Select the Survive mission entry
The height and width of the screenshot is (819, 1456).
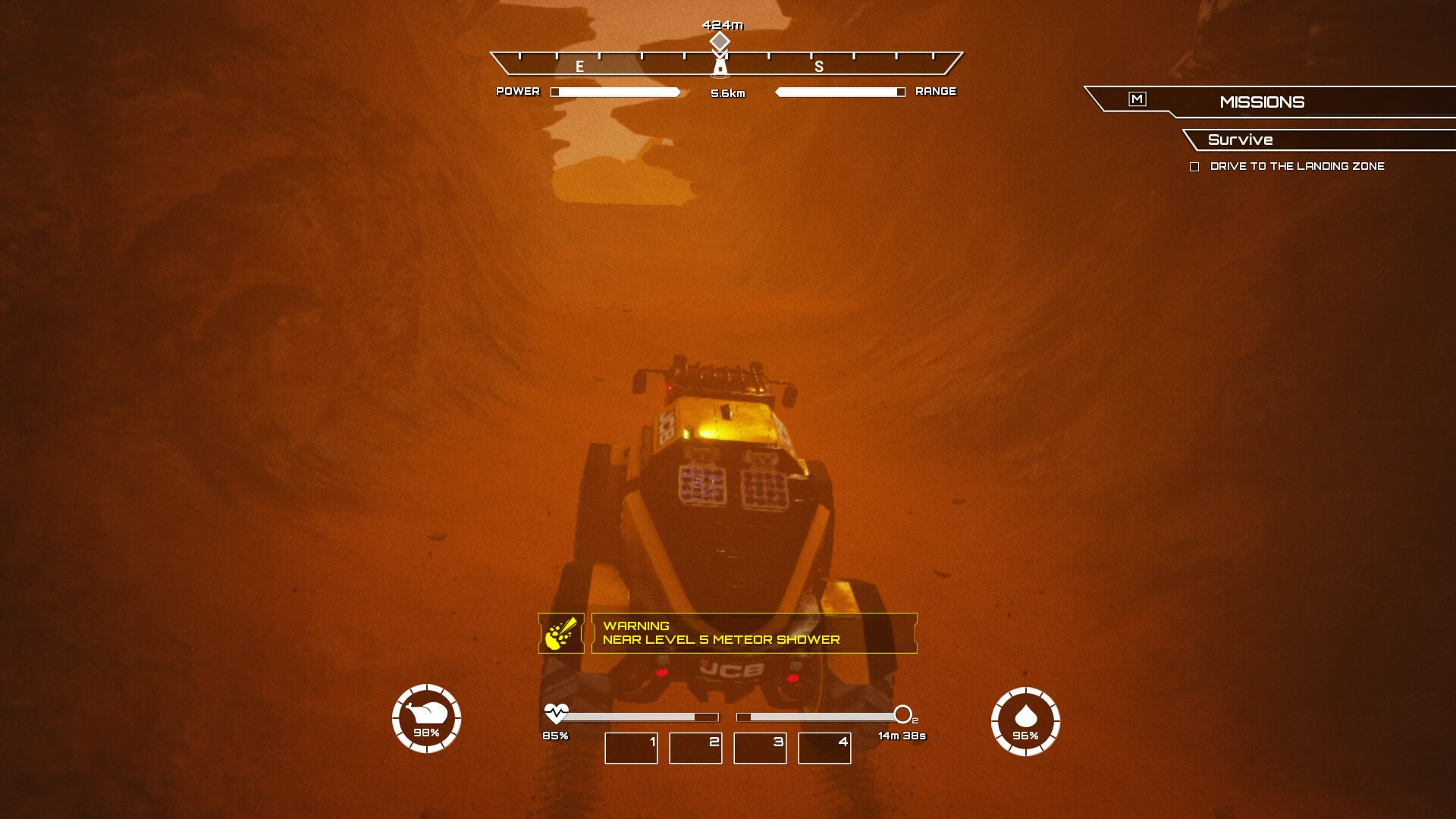1241,140
